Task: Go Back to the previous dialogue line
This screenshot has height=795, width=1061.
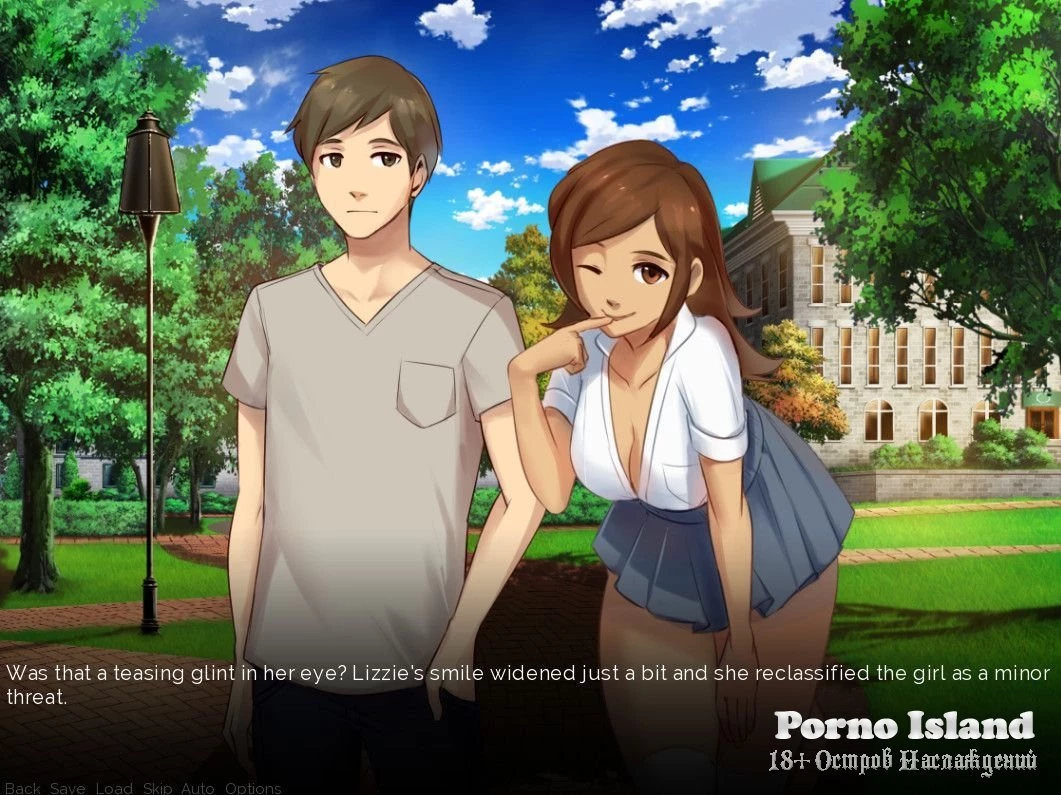Action: coord(22,788)
